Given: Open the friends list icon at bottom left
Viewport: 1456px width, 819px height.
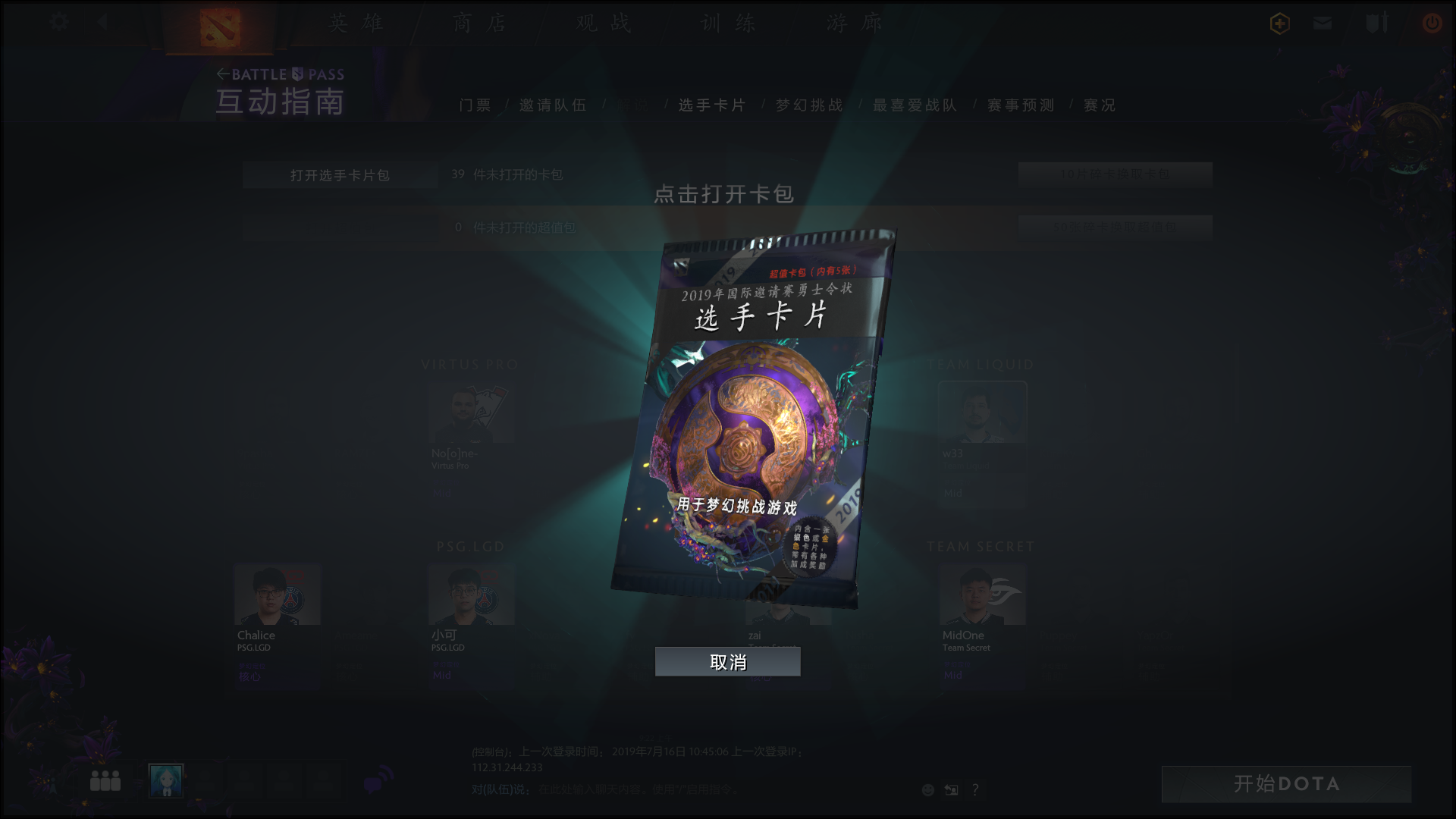Looking at the screenshot, I should [x=106, y=780].
